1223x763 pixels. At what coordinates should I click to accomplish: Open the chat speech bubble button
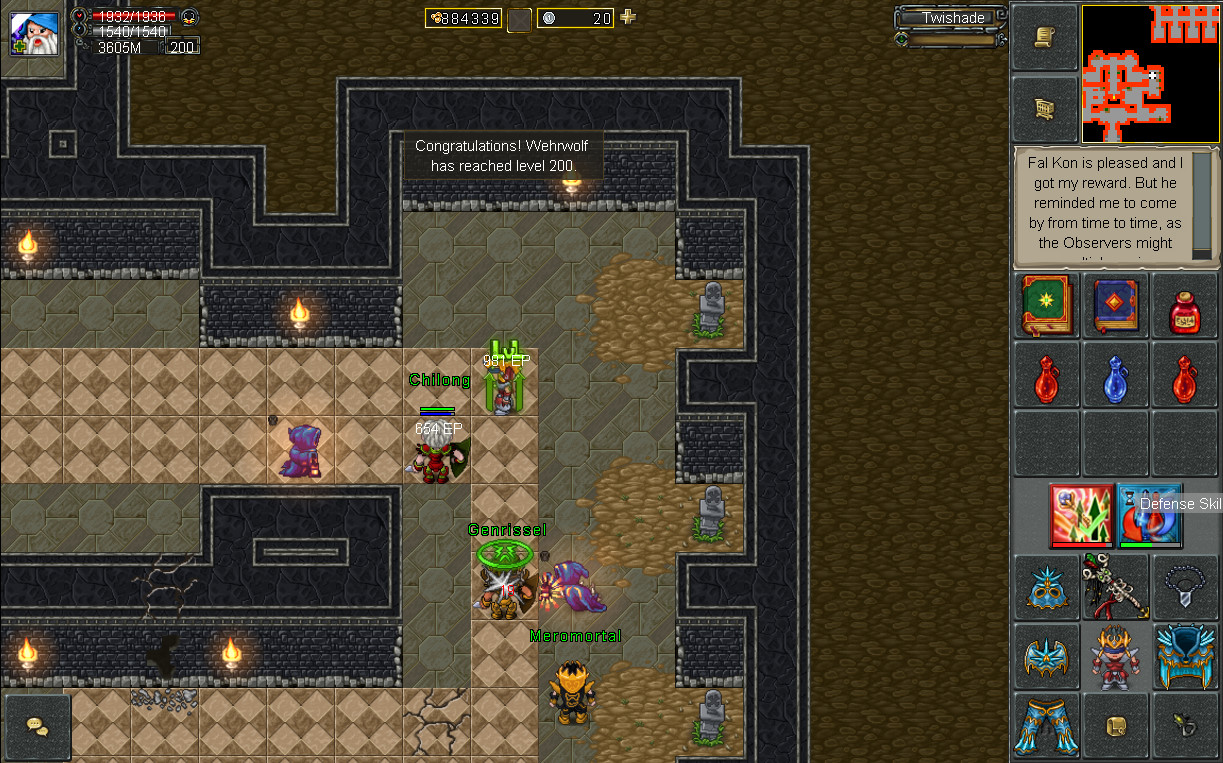[x=37, y=727]
